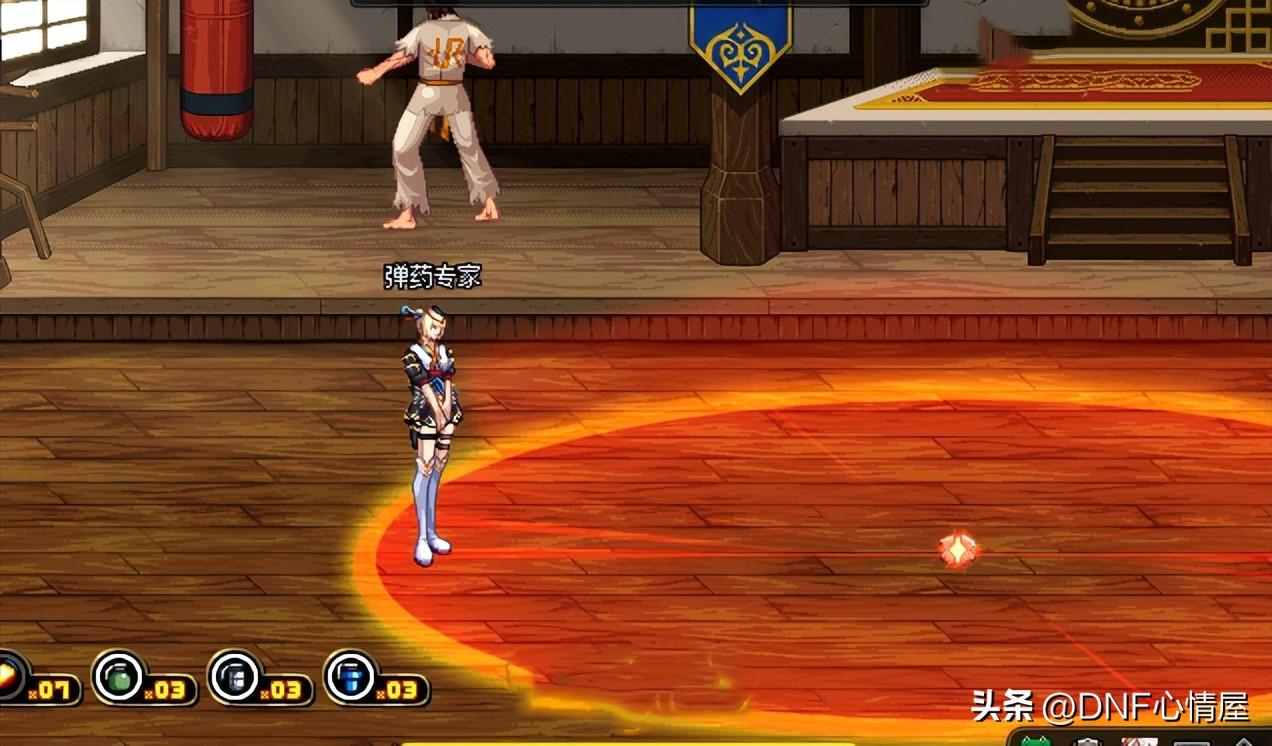
Task: Select the green grenade icon
Action: click(x=119, y=677)
